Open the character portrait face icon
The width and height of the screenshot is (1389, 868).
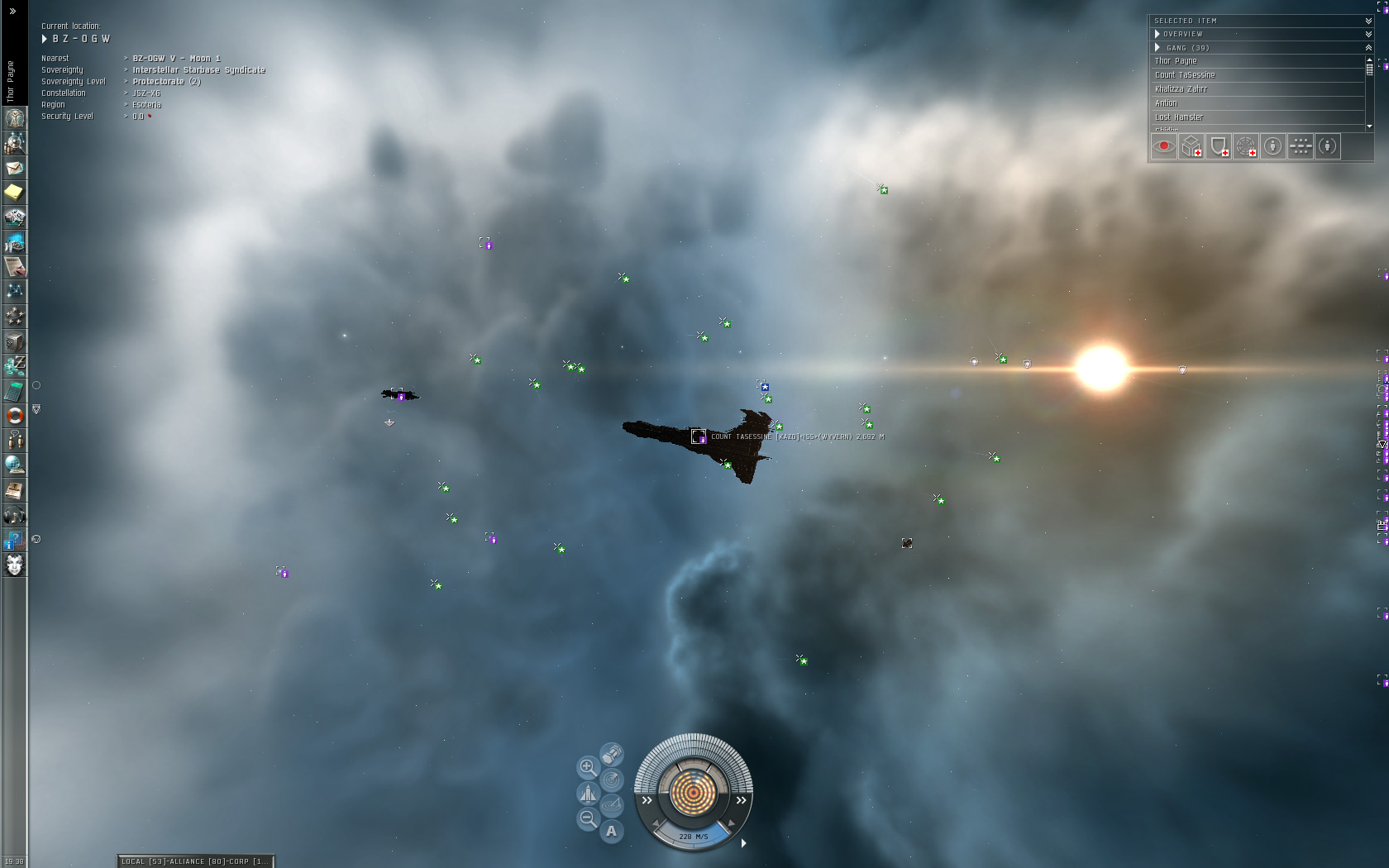14,565
